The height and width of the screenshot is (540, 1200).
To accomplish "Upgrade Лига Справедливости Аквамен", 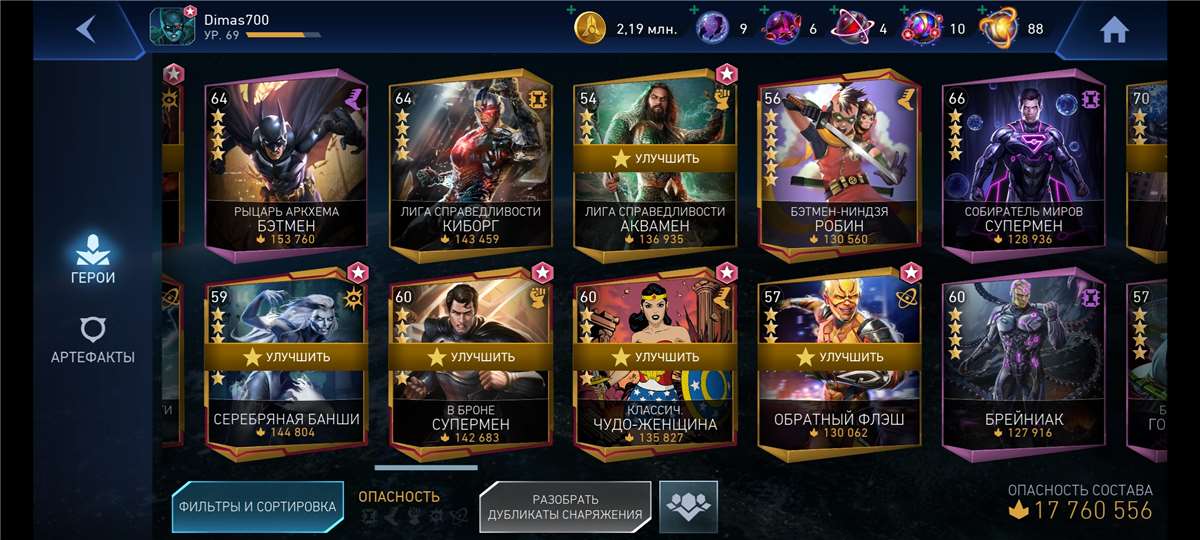I will point(655,158).
